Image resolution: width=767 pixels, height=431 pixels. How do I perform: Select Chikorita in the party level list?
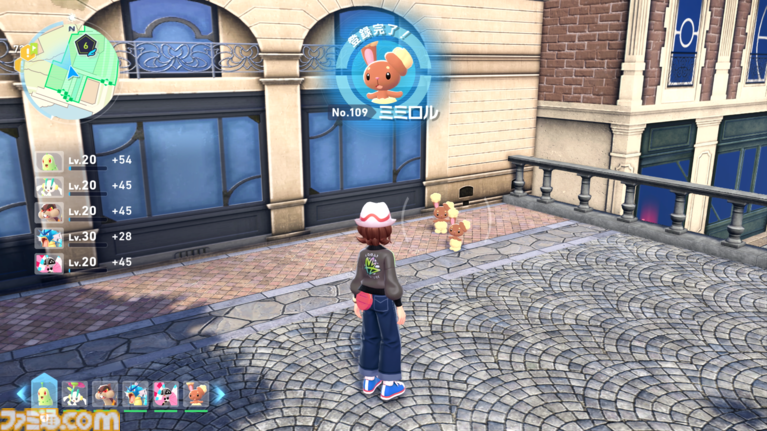click(49, 161)
